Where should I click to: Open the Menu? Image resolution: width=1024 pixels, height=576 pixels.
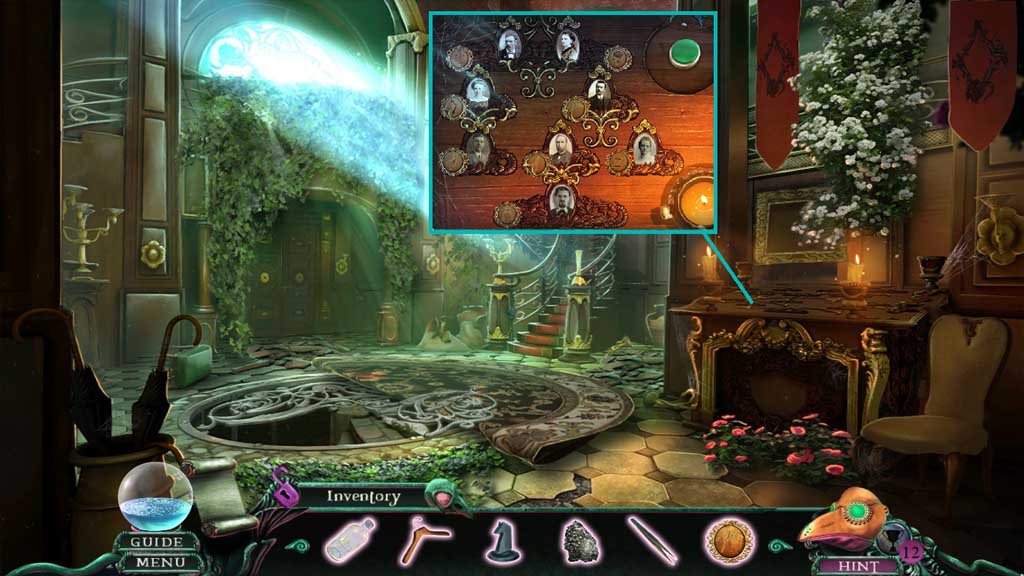pyautogui.click(x=156, y=562)
